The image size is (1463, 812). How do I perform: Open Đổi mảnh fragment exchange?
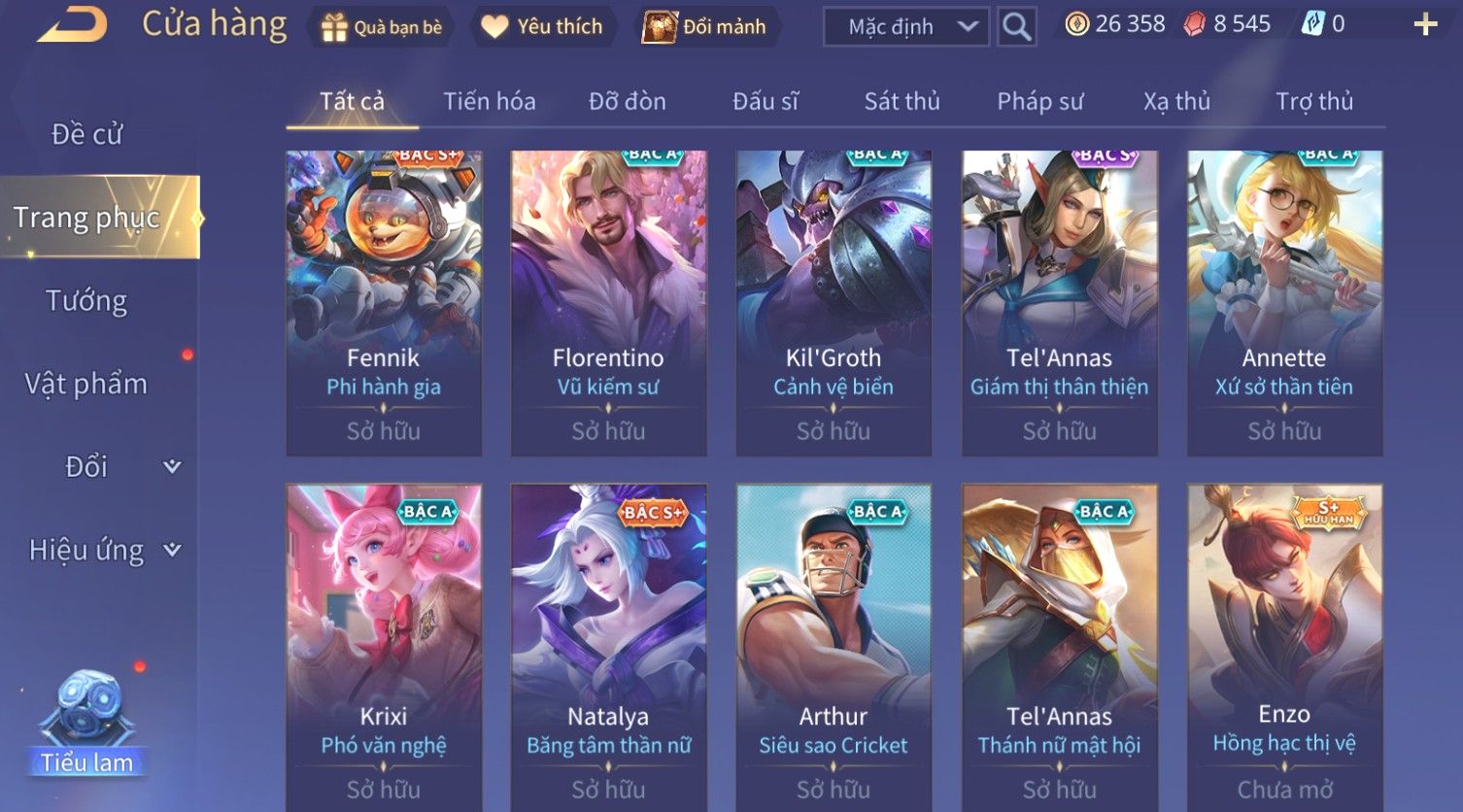706,27
